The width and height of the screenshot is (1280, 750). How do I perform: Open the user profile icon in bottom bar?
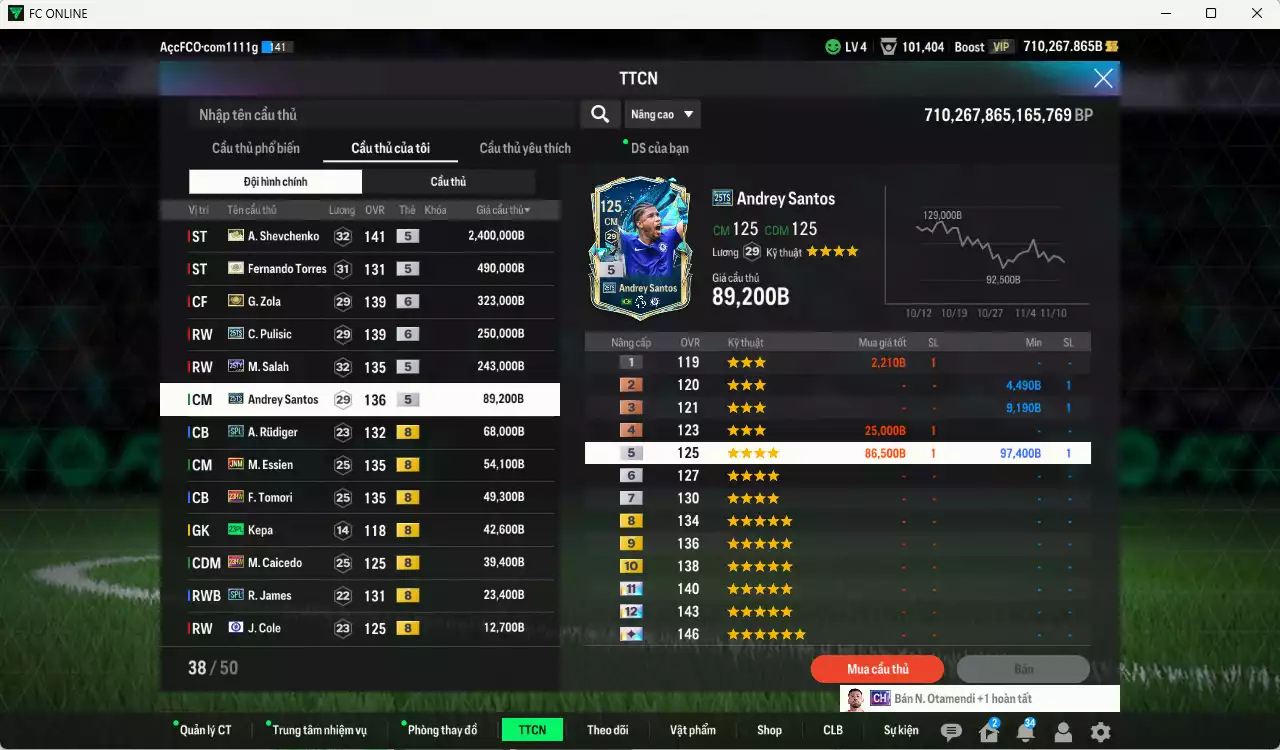1062,733
